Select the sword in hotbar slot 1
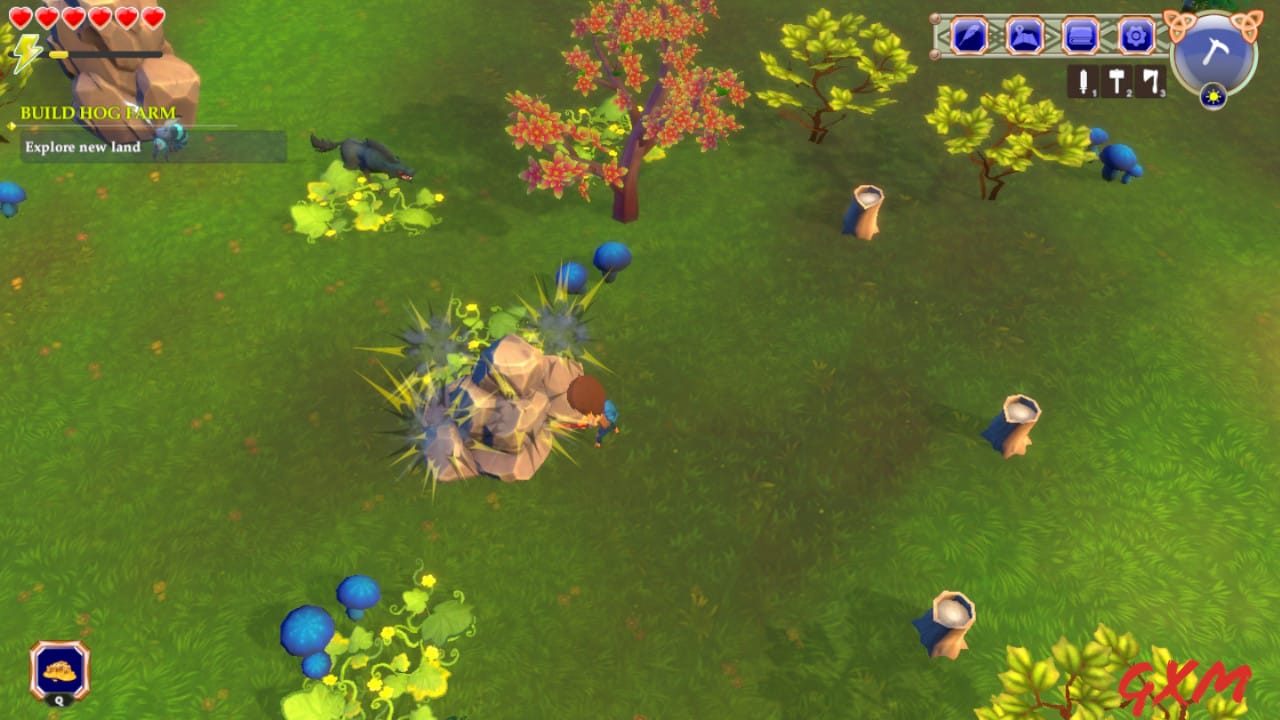The image size is (1280, 720). tap(1084, 79)
